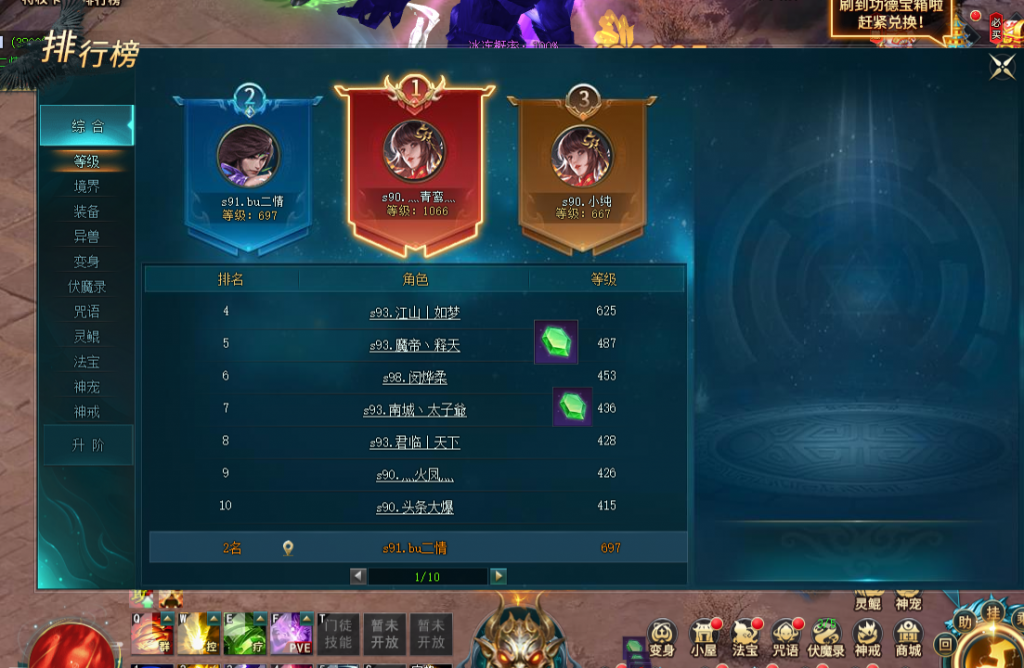1024x668 pixels.
Task: Open the 法宝 icon in bottom bar
Action: [x=745, y=636]
